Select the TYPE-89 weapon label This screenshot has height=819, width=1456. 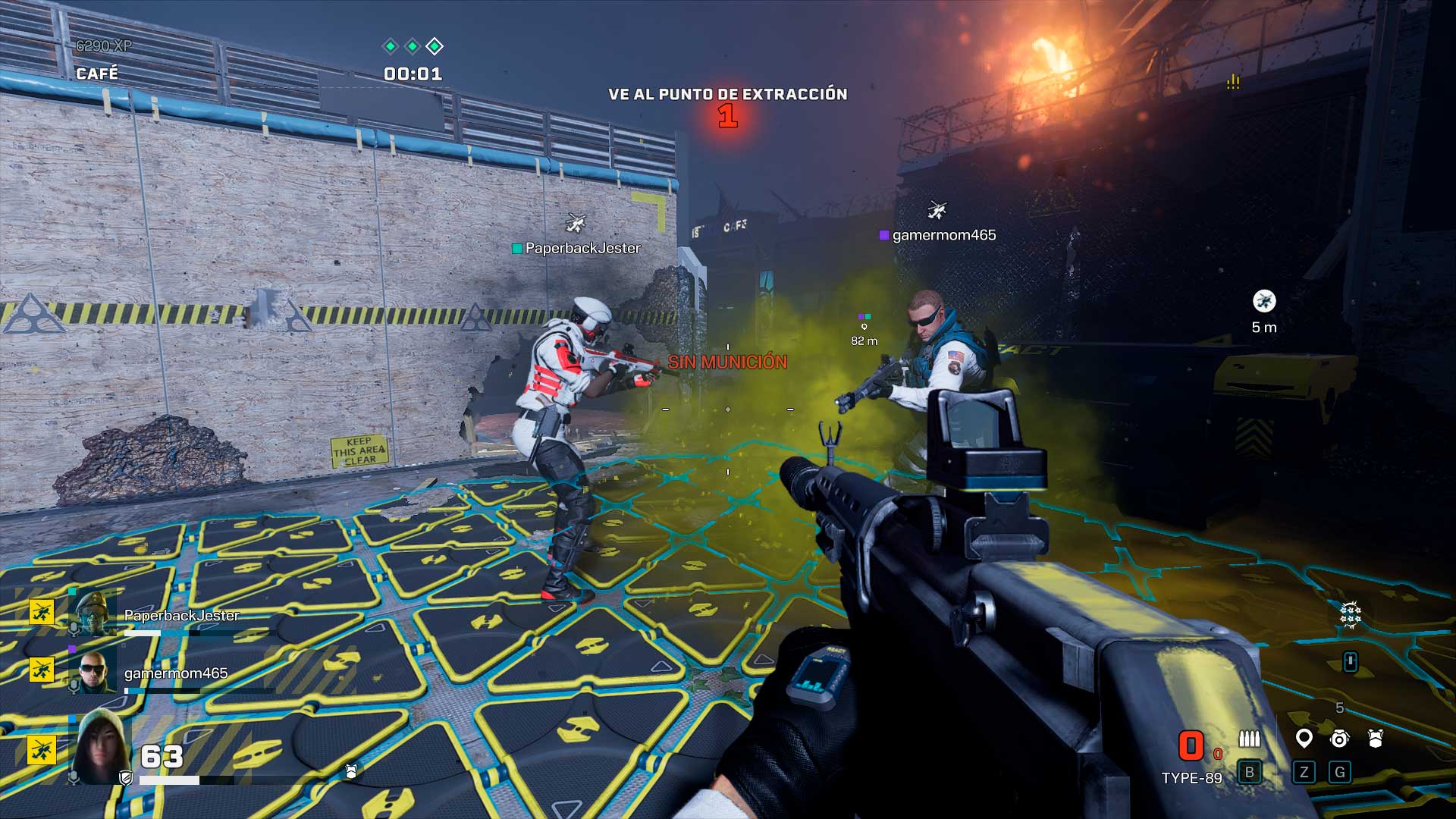pos(1191,778)
